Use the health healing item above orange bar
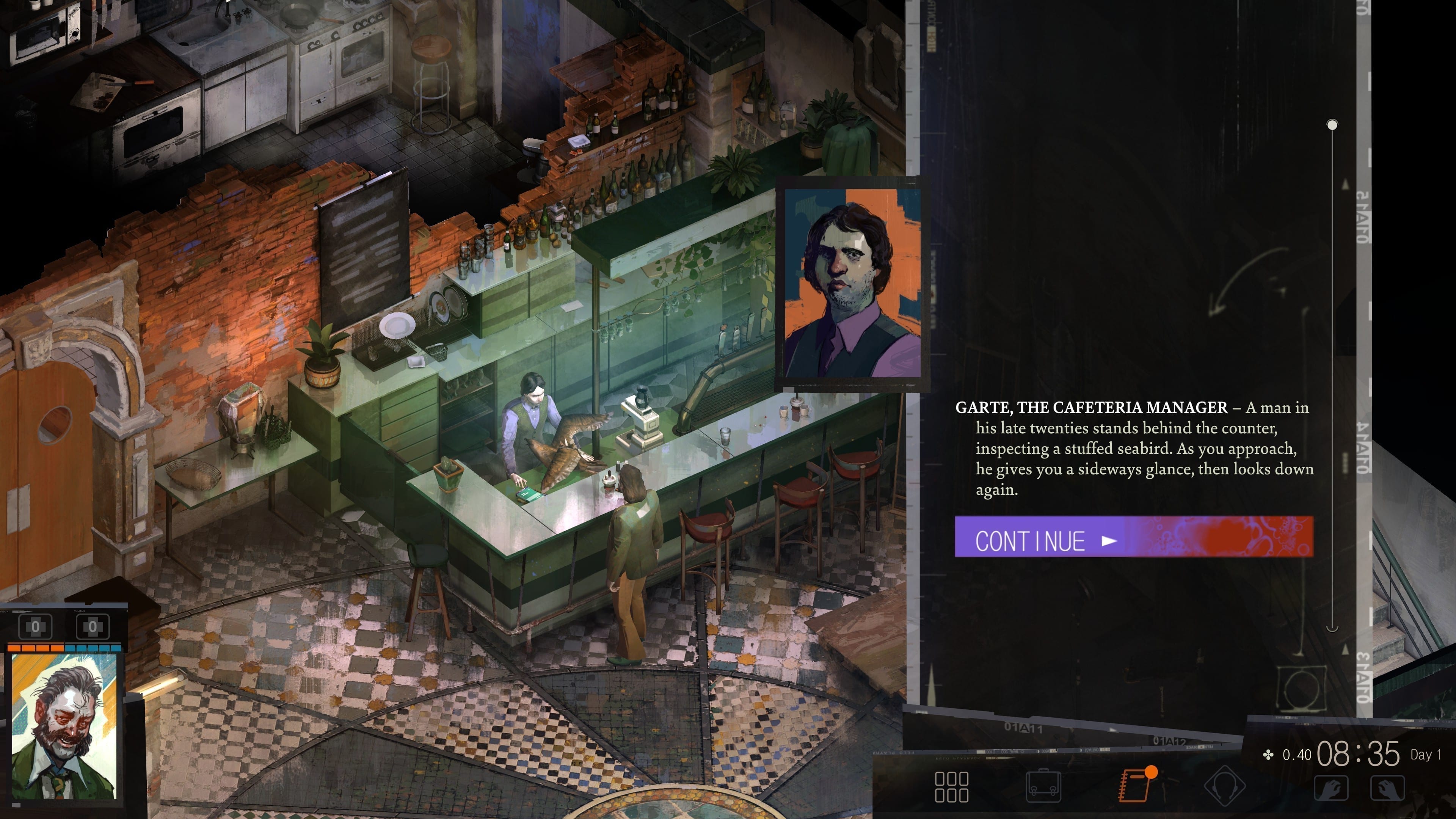Screen dimensions: 1456x819 [36, 626]
